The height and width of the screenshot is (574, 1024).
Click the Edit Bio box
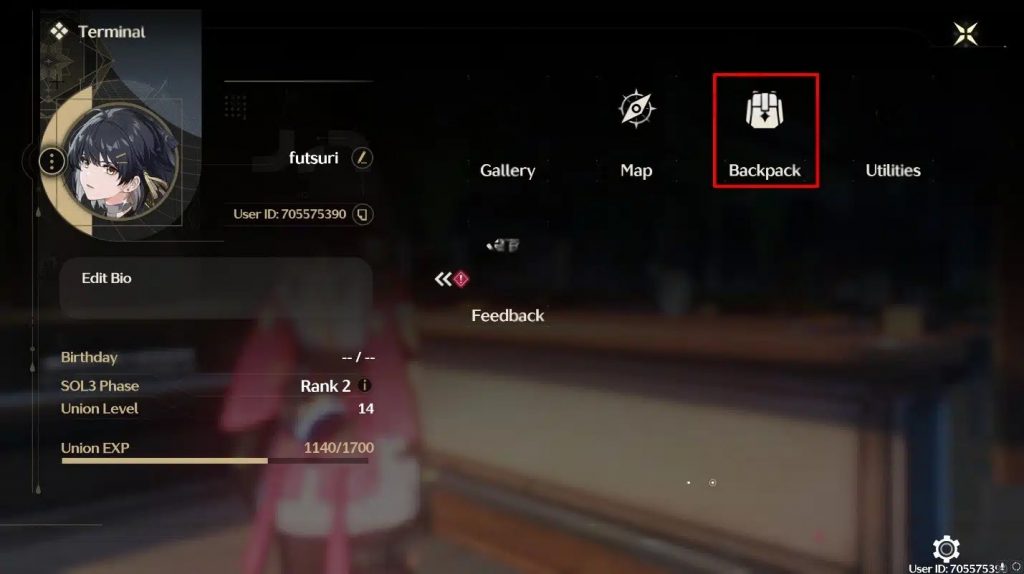pos(215,287)
